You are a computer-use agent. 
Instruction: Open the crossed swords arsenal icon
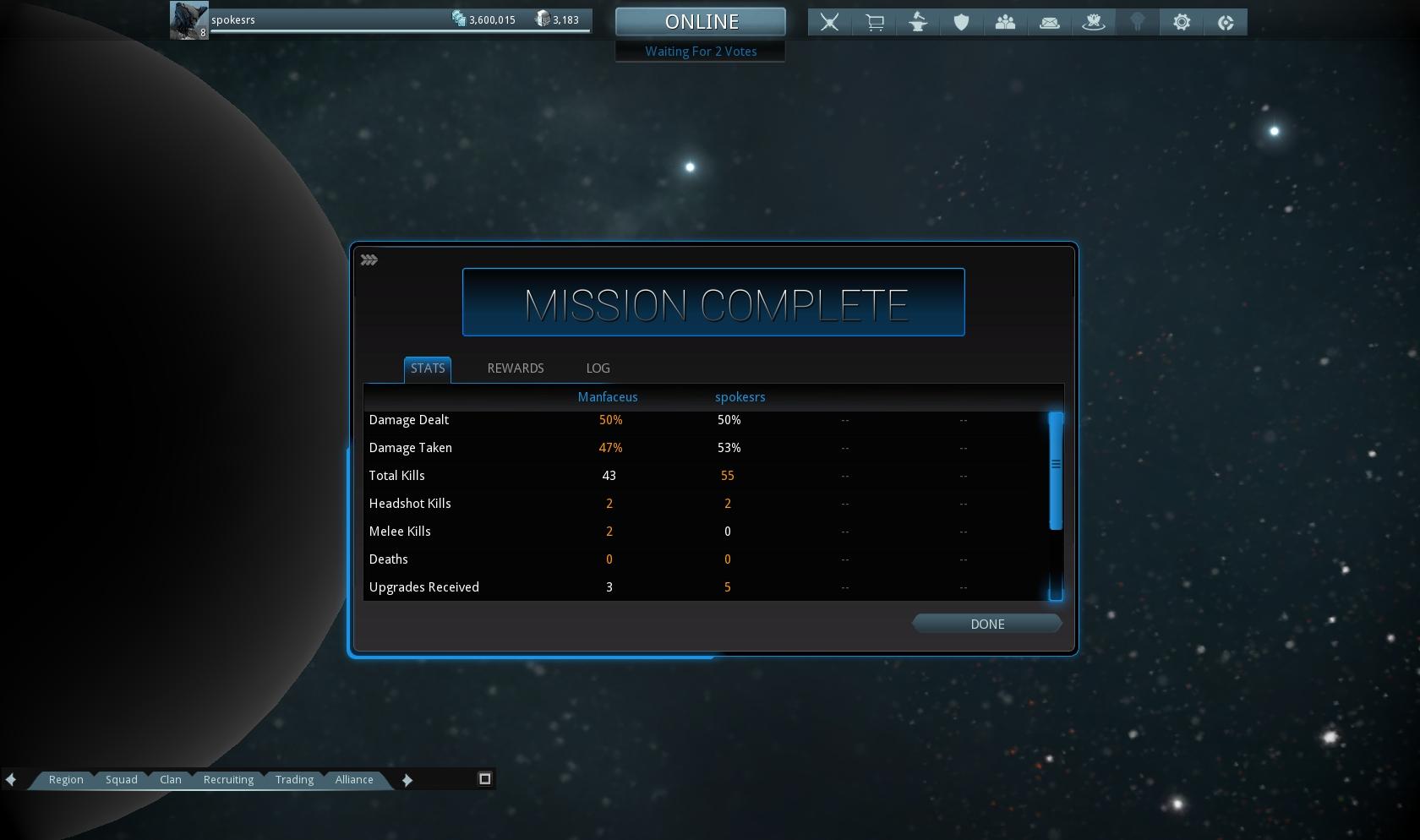[x=829, y=22]
